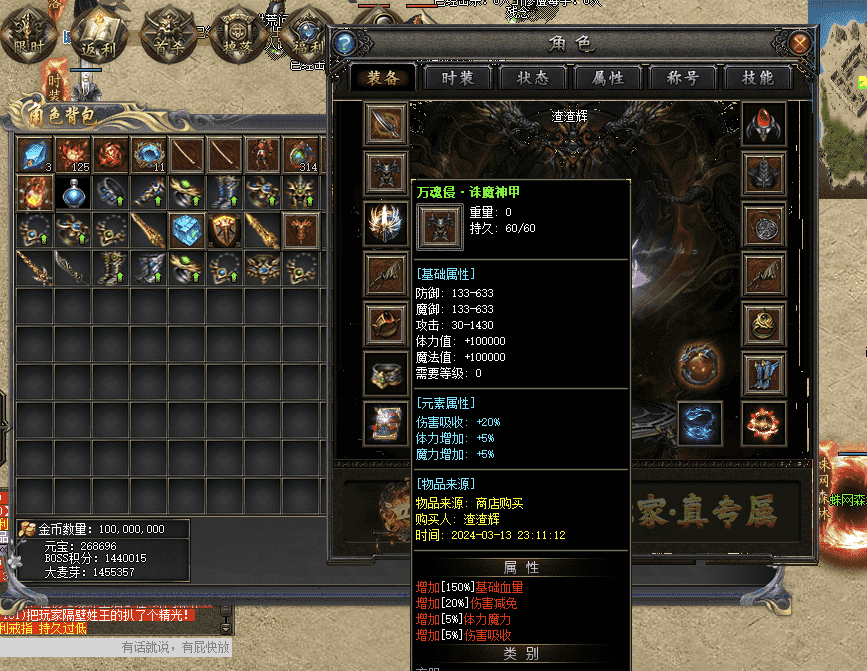Image resolution: width=867 pixels, height=671 pixels.
Task: Select the equipped armor slot
Action: (x=385, y=173)
